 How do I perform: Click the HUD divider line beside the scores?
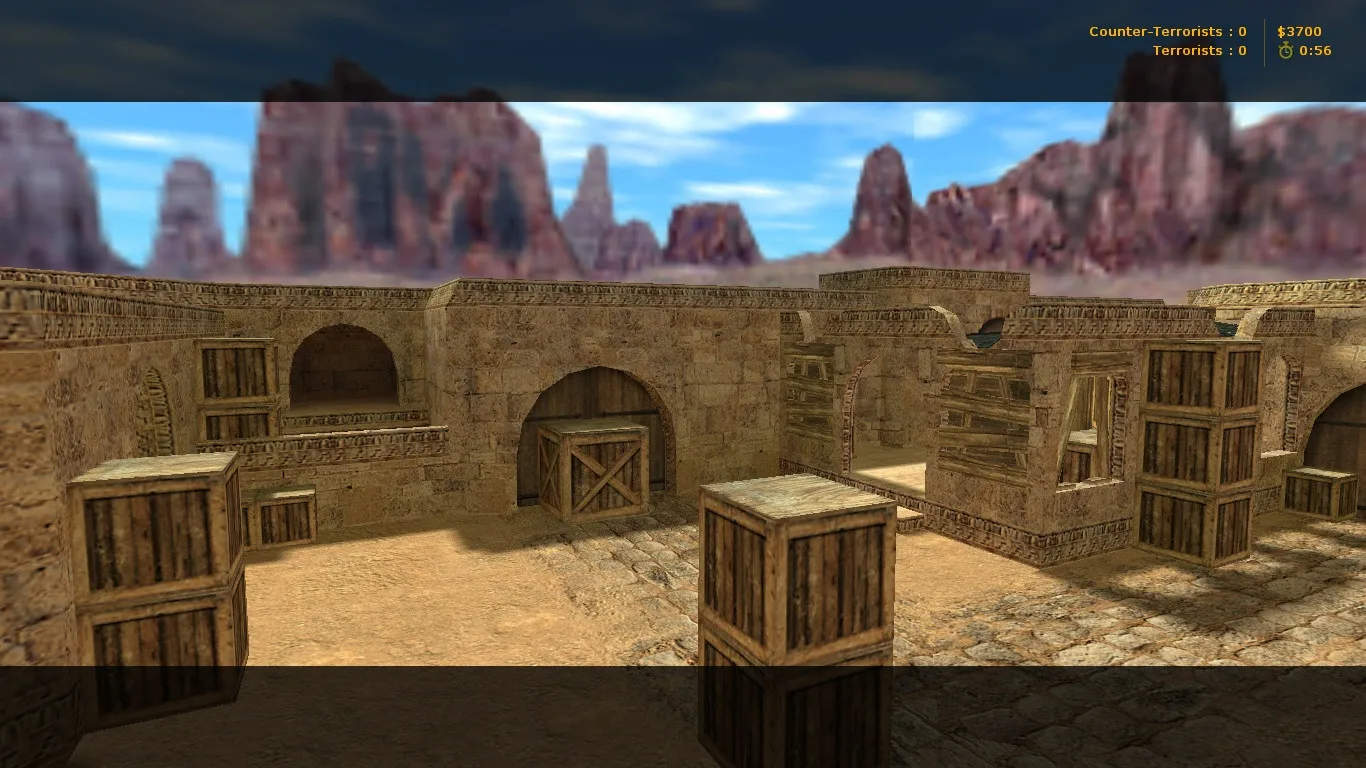tap(1262, 40)
